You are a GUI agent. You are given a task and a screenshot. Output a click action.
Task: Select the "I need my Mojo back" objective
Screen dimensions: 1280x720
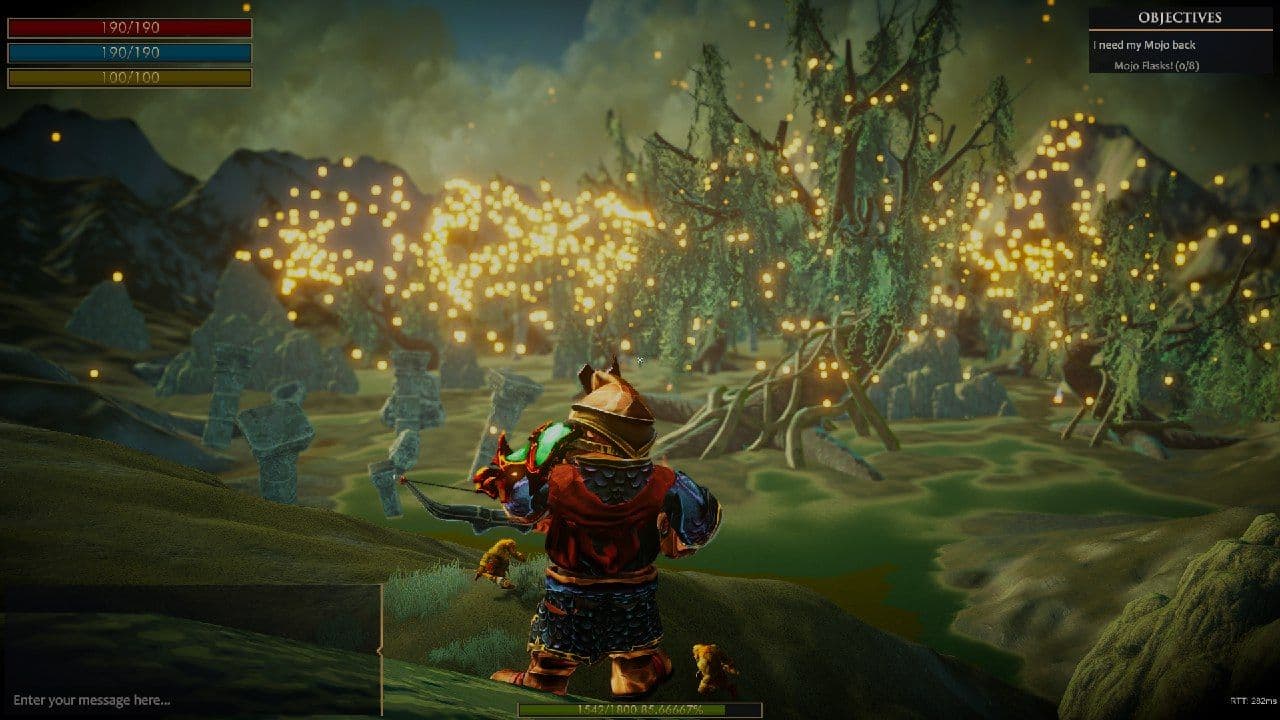pyautogui.click(x=1145, y=45)
